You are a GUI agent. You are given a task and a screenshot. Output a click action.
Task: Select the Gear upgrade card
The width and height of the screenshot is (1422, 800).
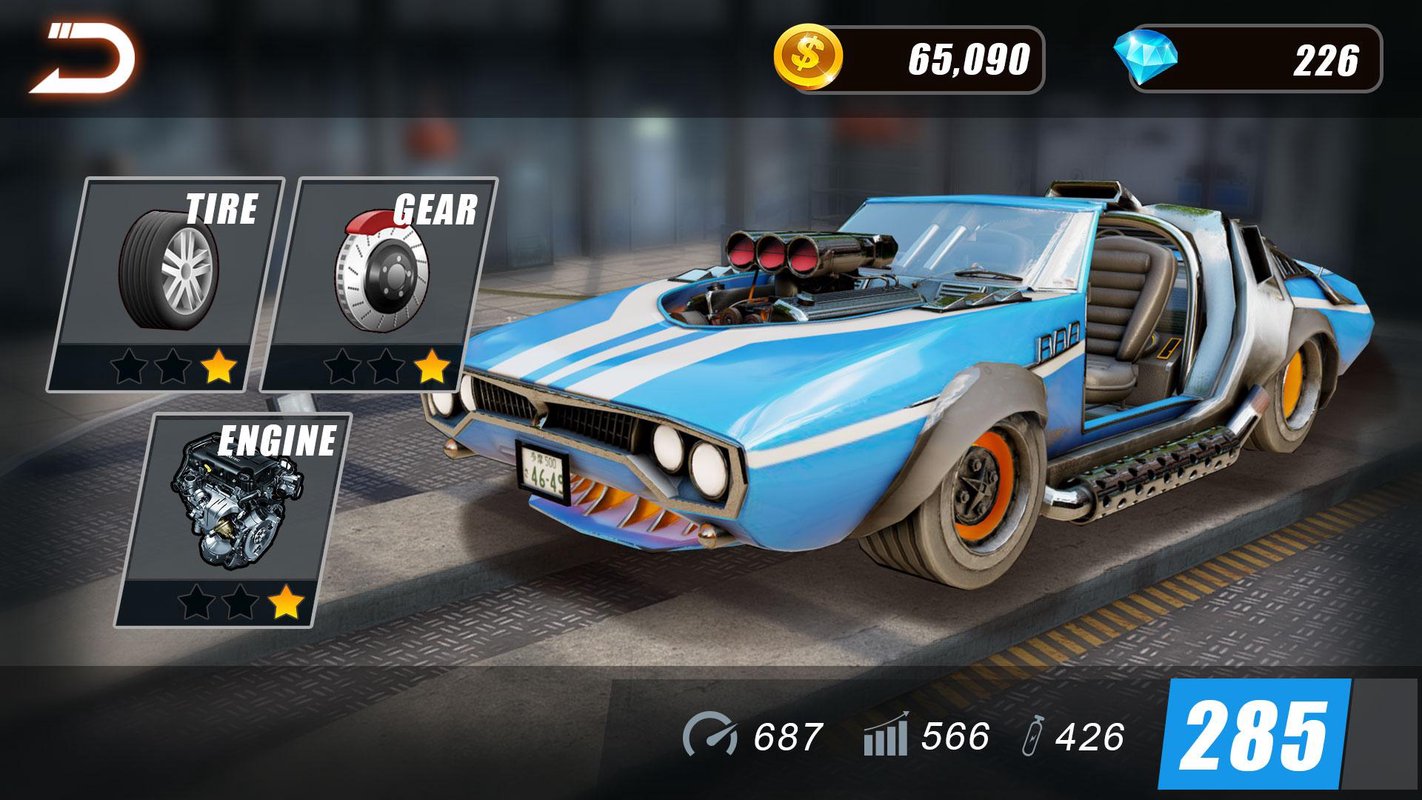coord(380,284)
